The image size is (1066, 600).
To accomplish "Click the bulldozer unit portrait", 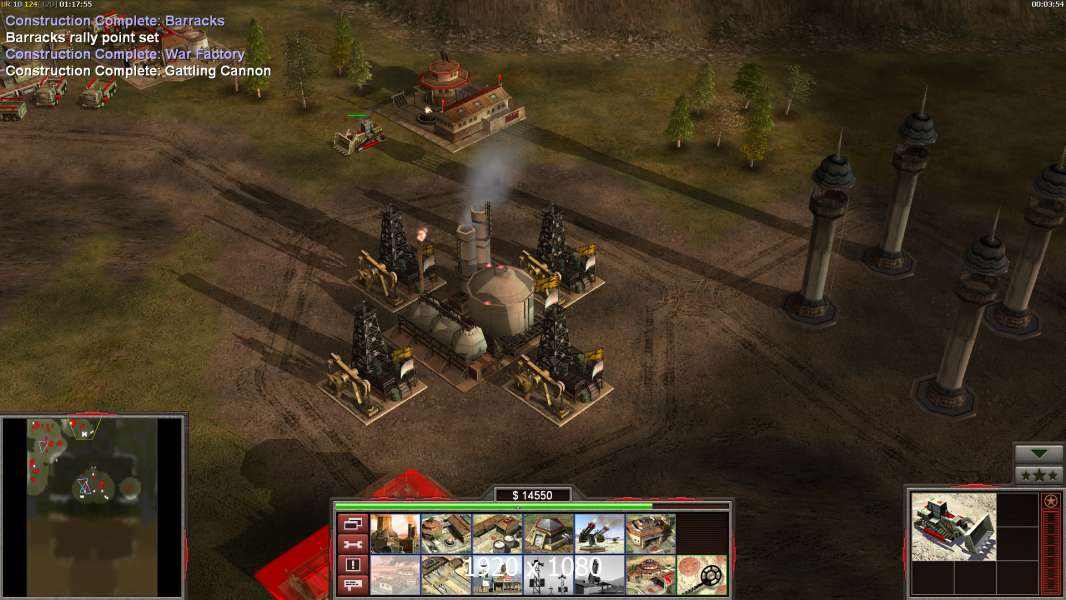I will tap(953, 525).
